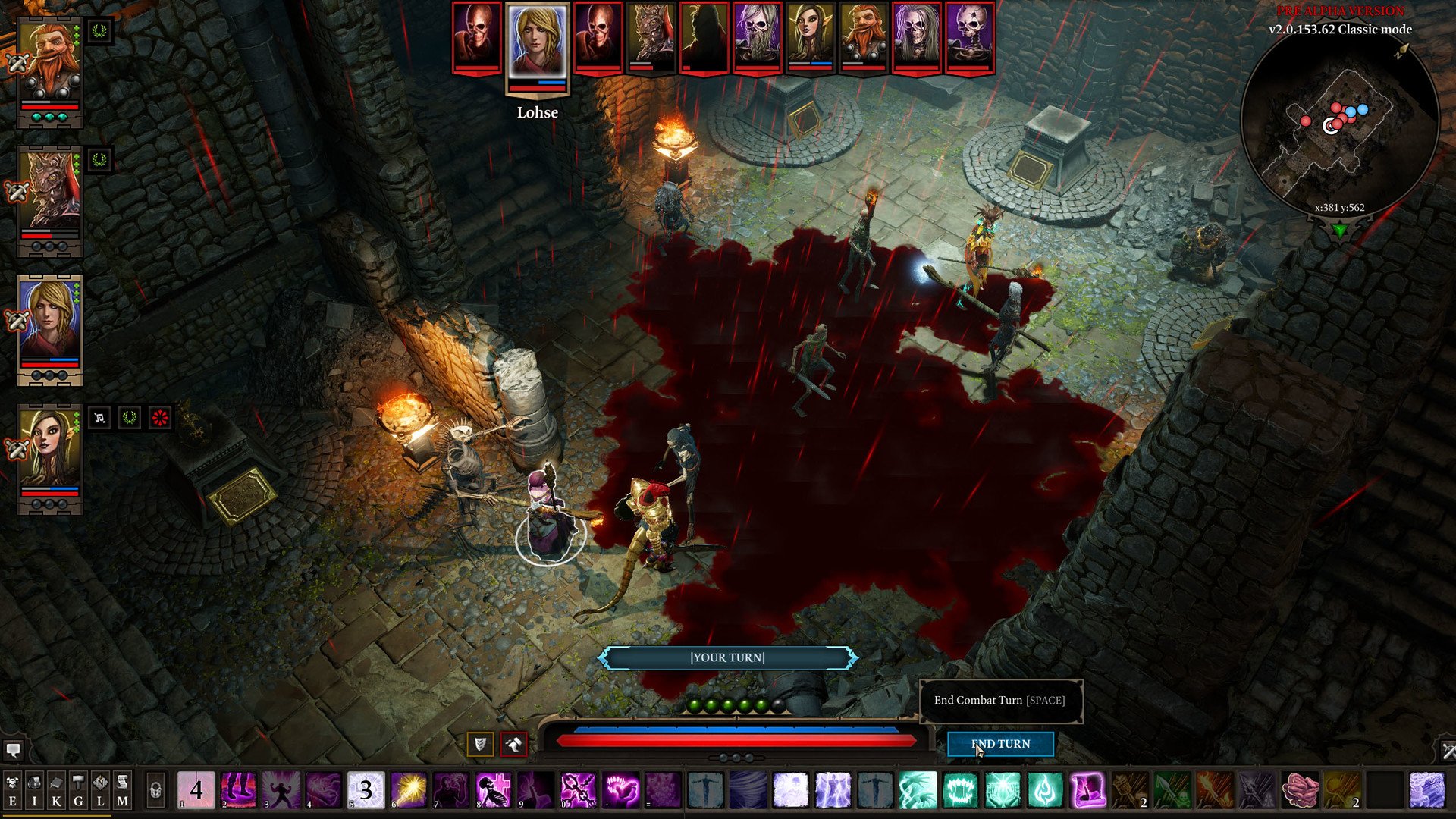This screenshot has width=1456, height=819.
Task: Click the red health bar under the blue armor bar
Action: pyautogui.click(x=728, y=741)
